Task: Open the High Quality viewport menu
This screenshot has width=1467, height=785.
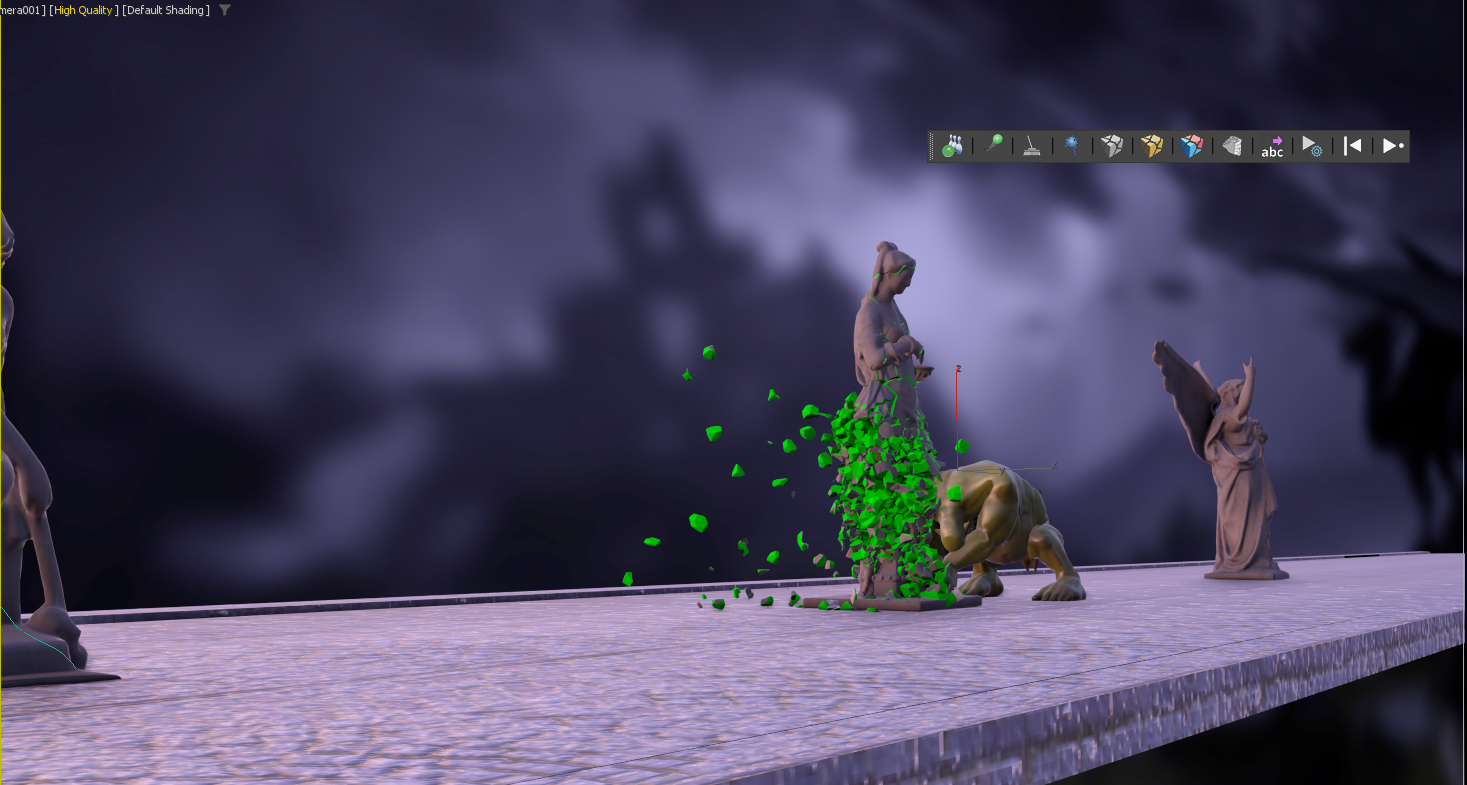Action: click(x=83, y=10)
